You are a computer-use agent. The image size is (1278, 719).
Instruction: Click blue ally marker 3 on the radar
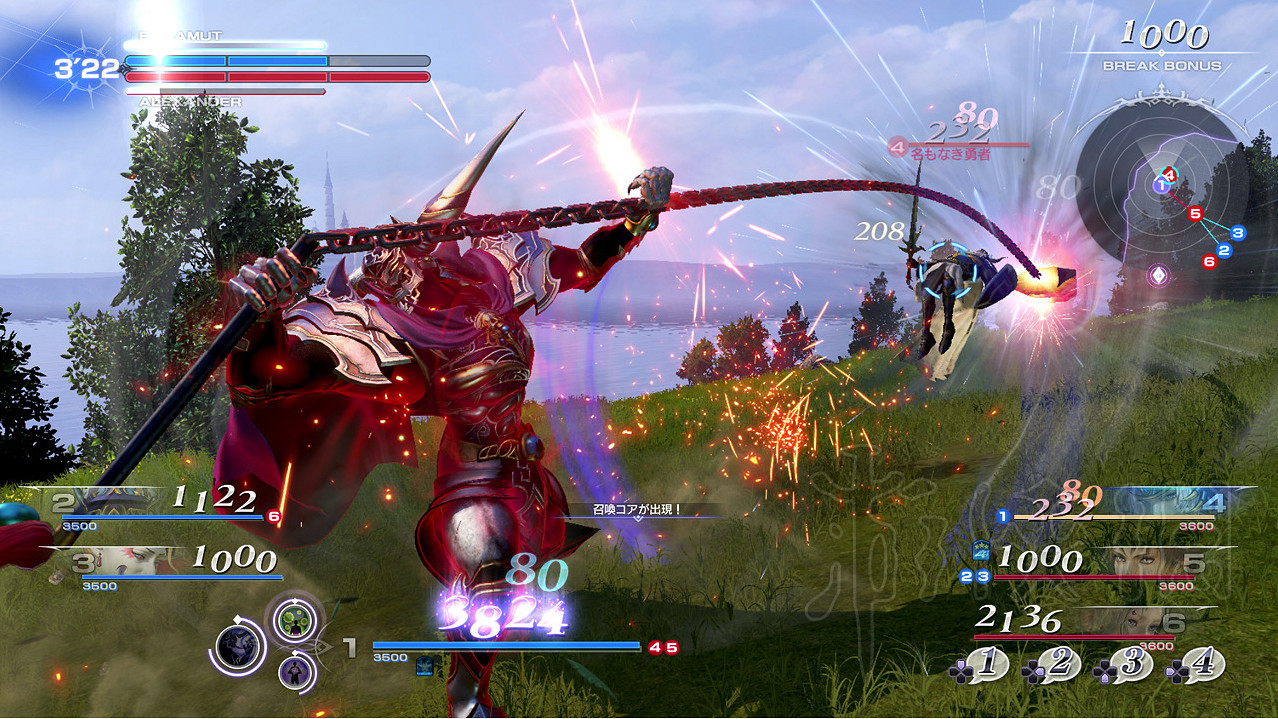[x=1238, y=233]
